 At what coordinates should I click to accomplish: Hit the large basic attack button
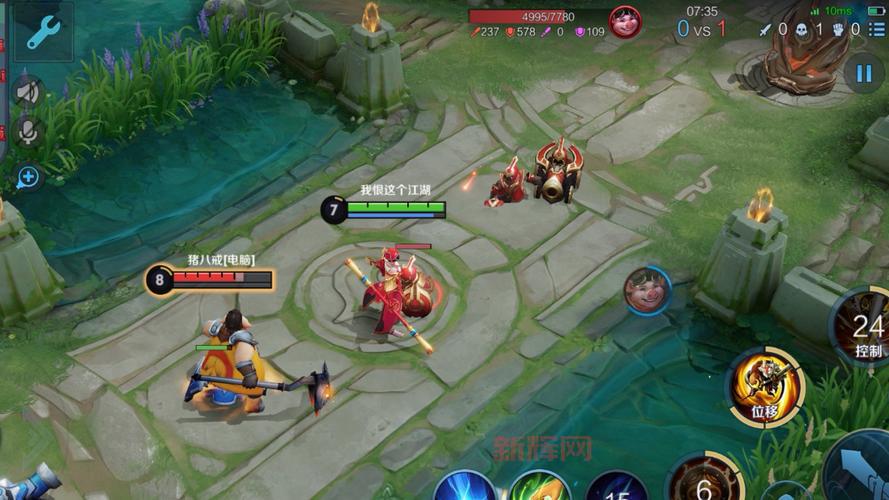(860, 470)
